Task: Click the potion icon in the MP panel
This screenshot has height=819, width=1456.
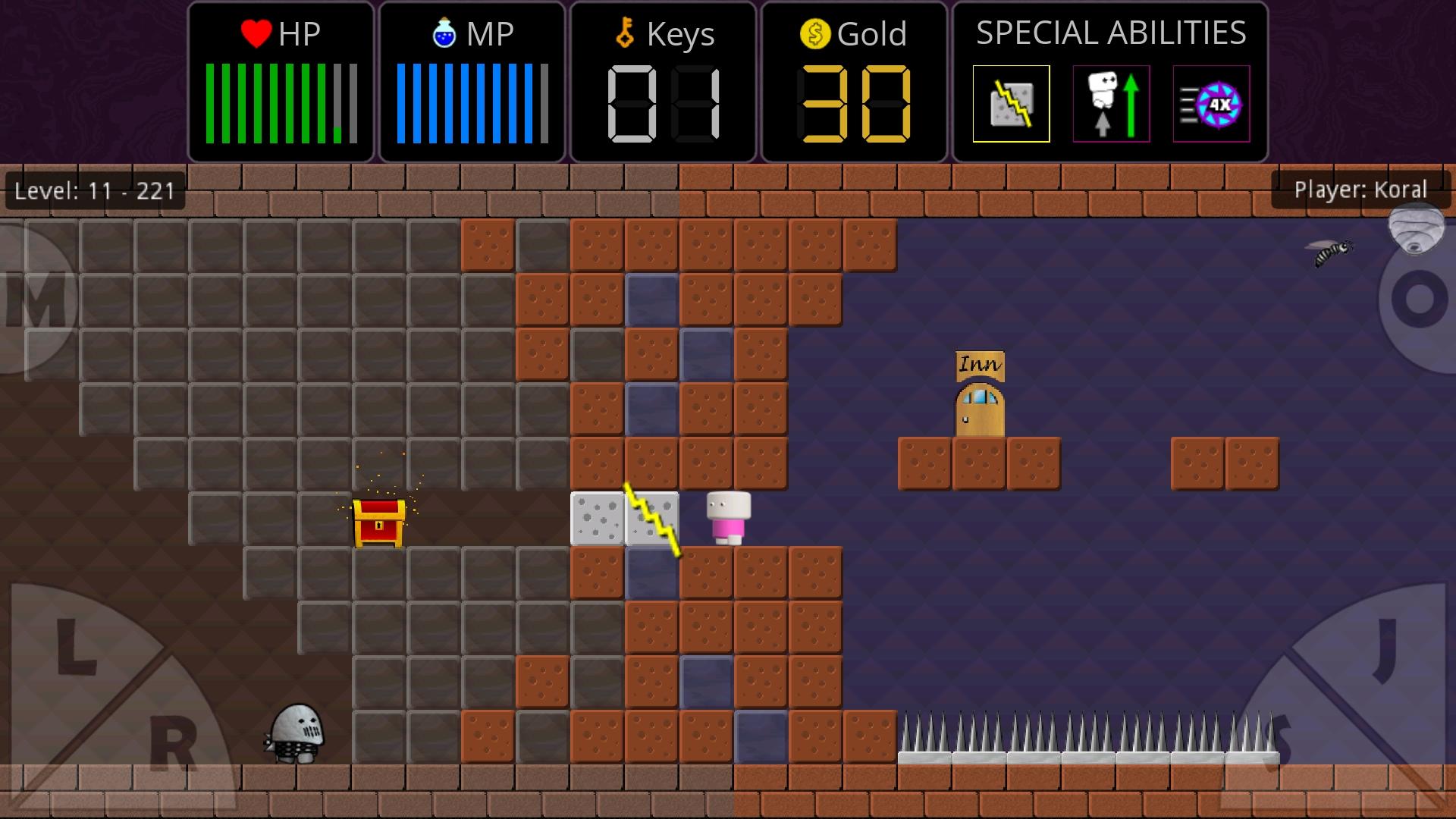Action: click(x=444, y=33)
